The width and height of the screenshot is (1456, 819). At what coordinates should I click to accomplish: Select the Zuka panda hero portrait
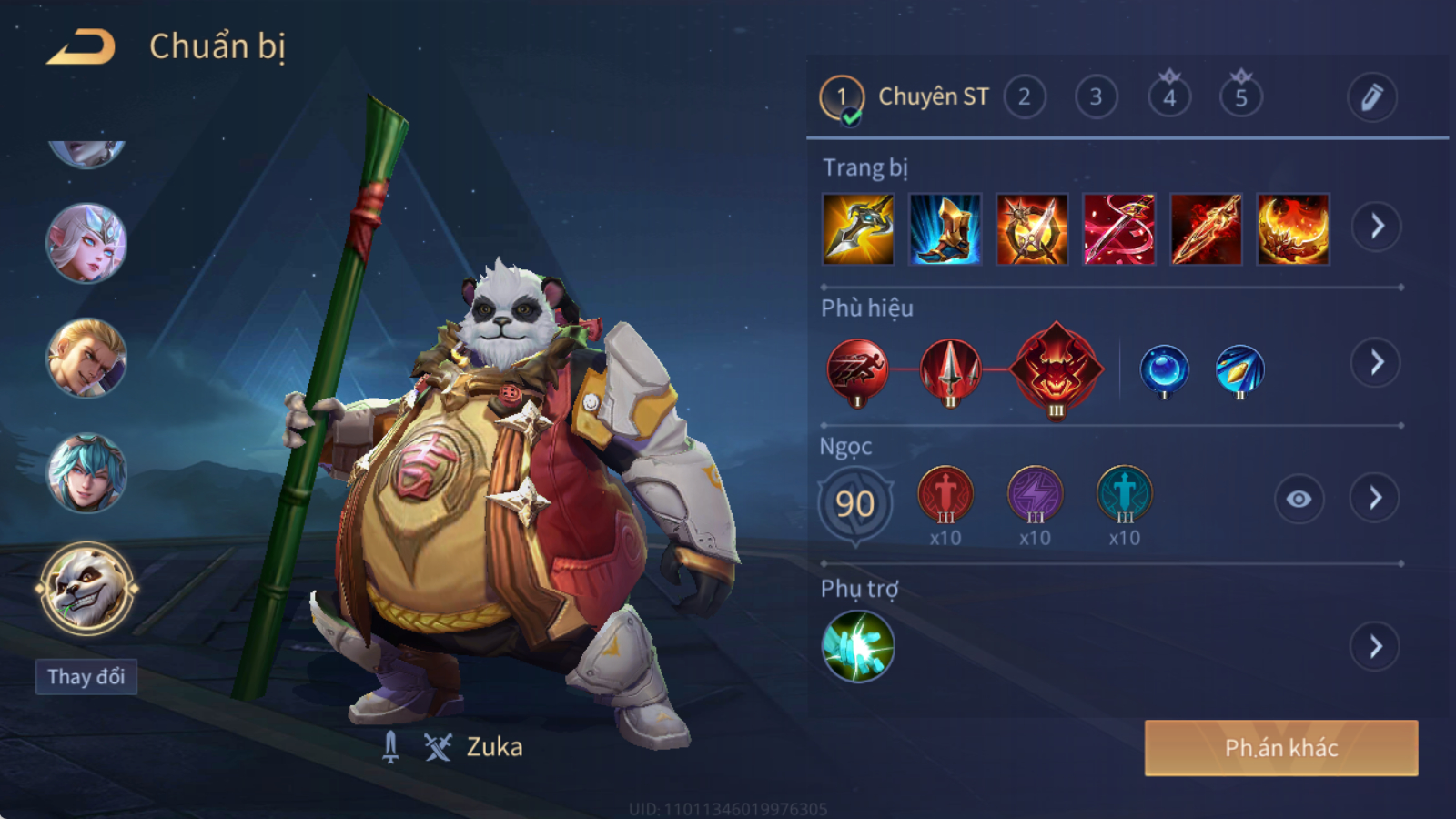pos(86,589)
